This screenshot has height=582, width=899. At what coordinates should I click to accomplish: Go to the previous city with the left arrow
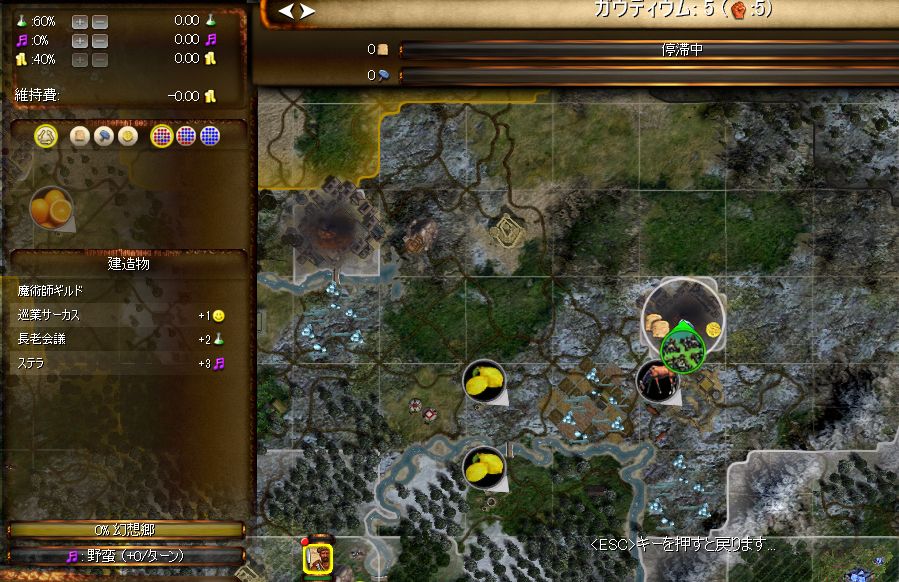tap(285, 11)
